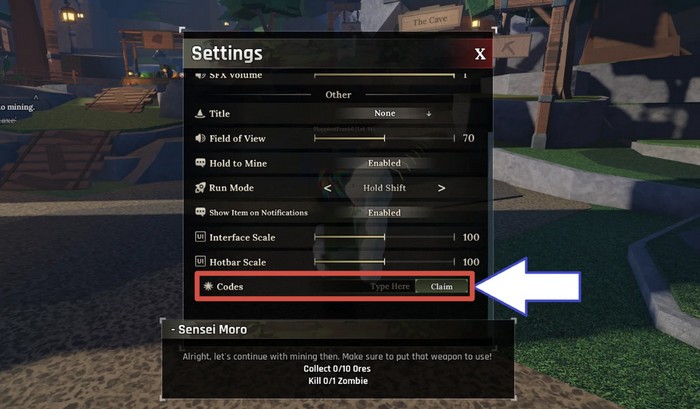Viewport: 700px width, 409px height.
Task: Switch Run Mode with the right arrow
Action: click(x=441, y=188)
